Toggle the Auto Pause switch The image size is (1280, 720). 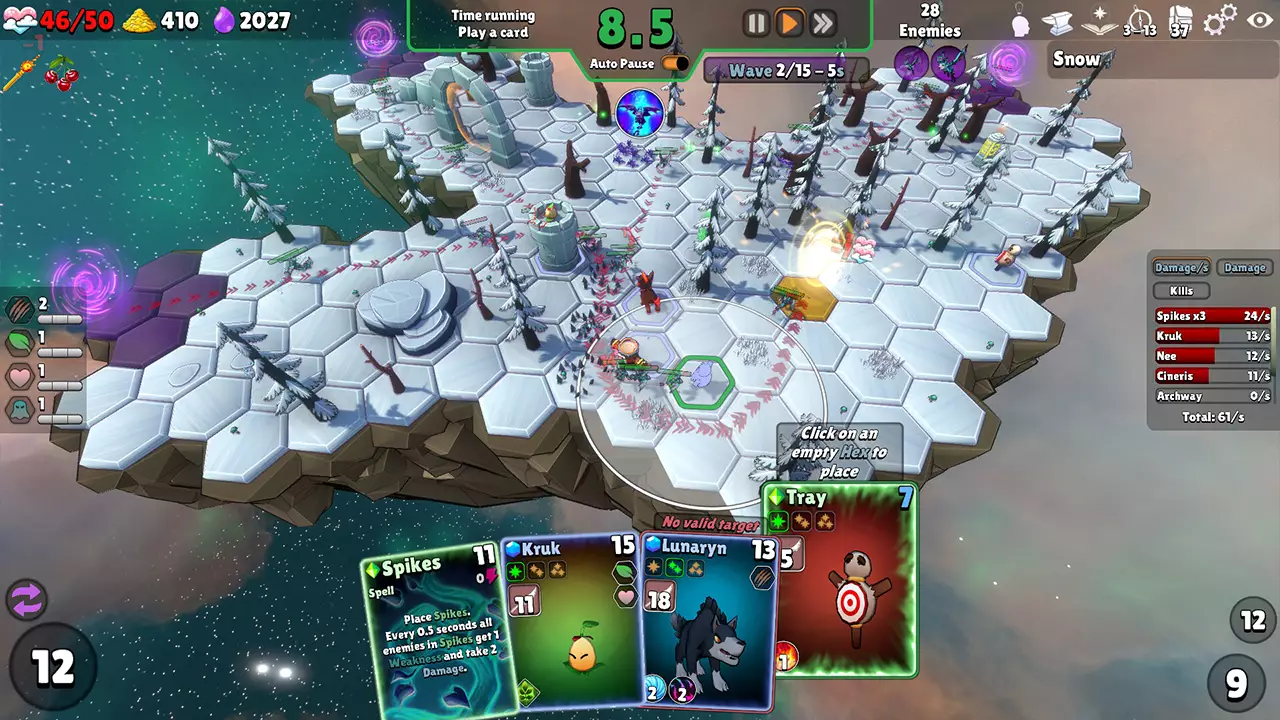tap(675, 64)
